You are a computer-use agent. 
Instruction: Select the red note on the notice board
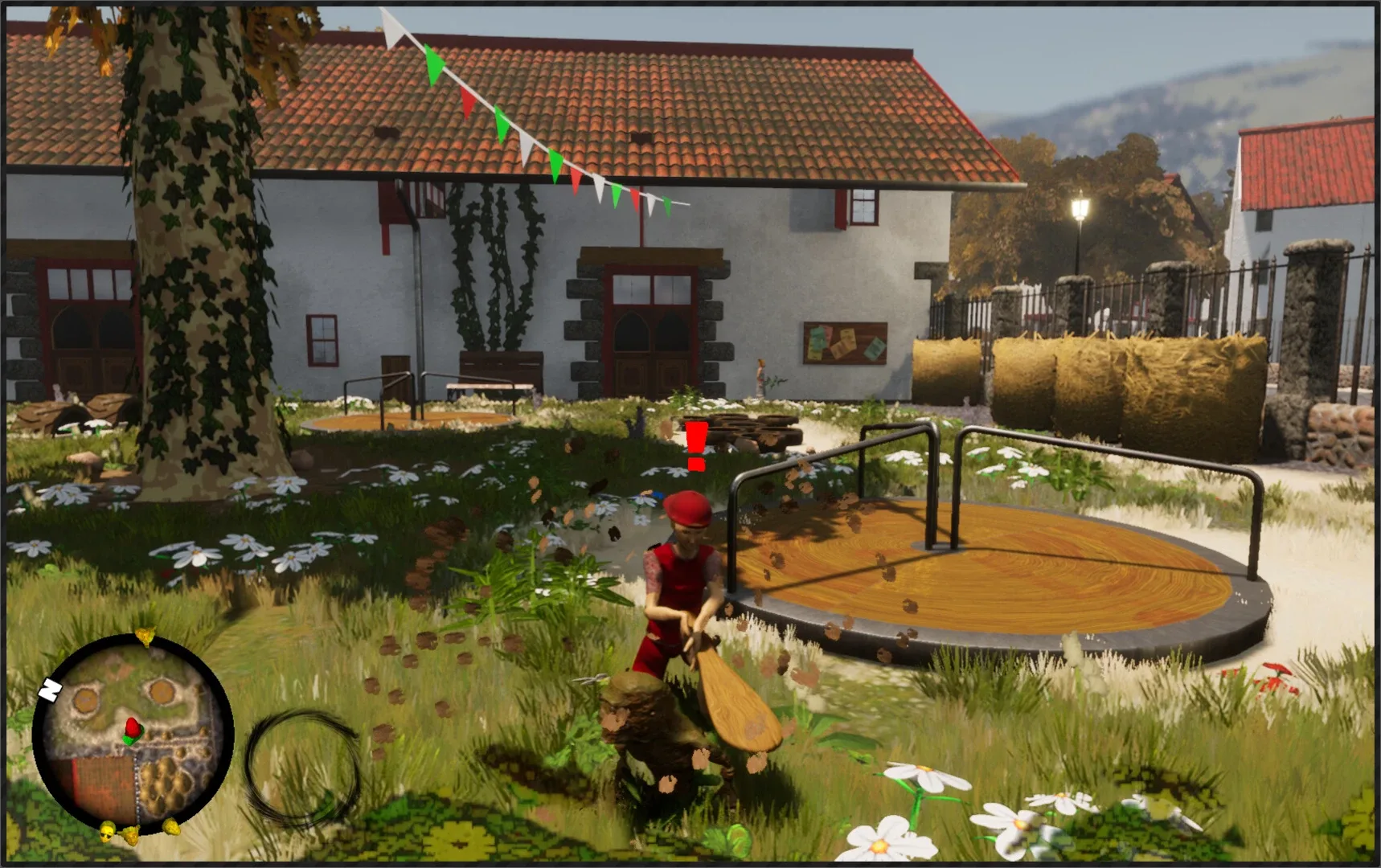(829, 332)
